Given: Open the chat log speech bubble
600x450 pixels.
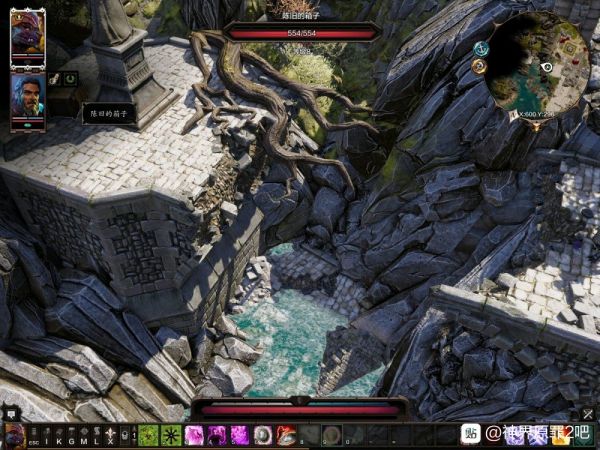Looking at the screenshot, I should coord(10,413).
